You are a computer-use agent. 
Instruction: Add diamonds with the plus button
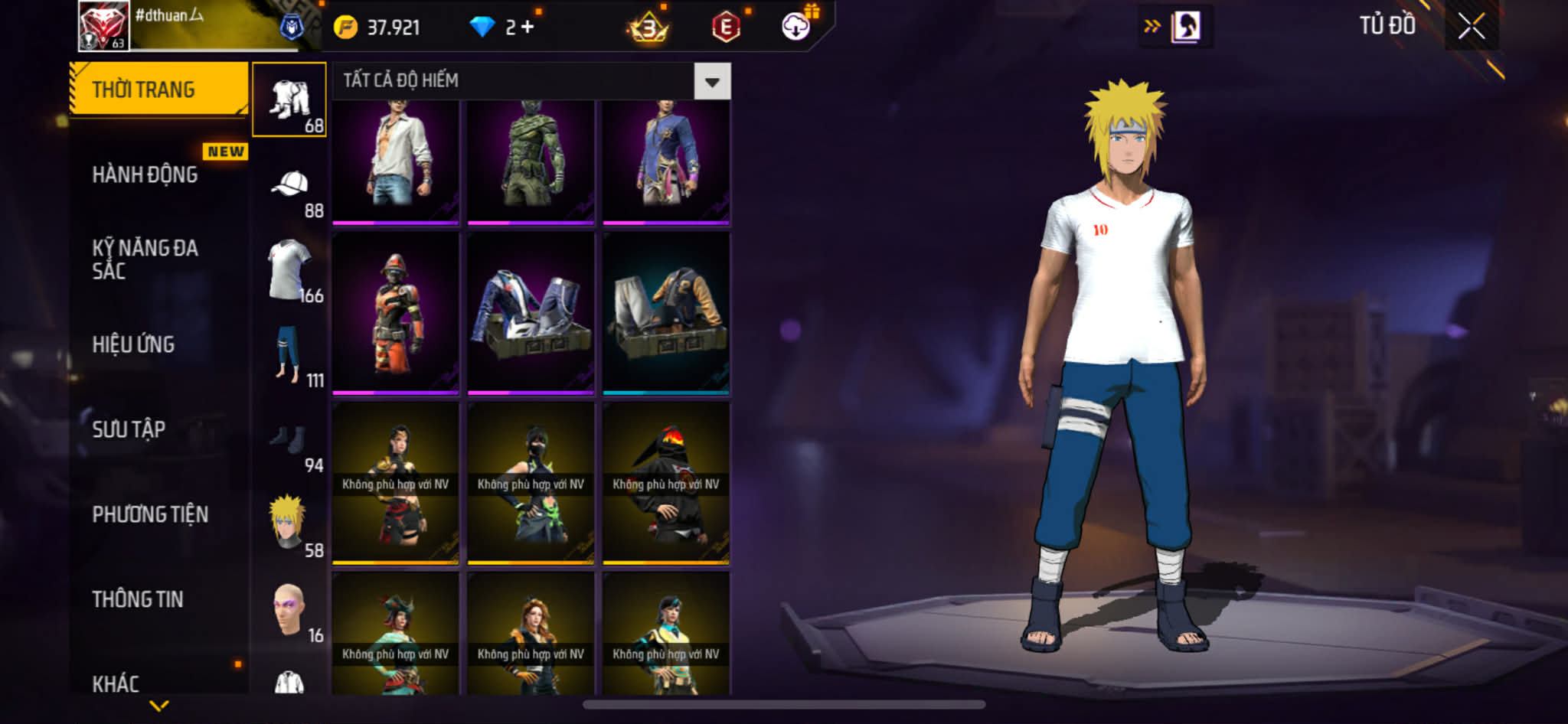[528, 27]
